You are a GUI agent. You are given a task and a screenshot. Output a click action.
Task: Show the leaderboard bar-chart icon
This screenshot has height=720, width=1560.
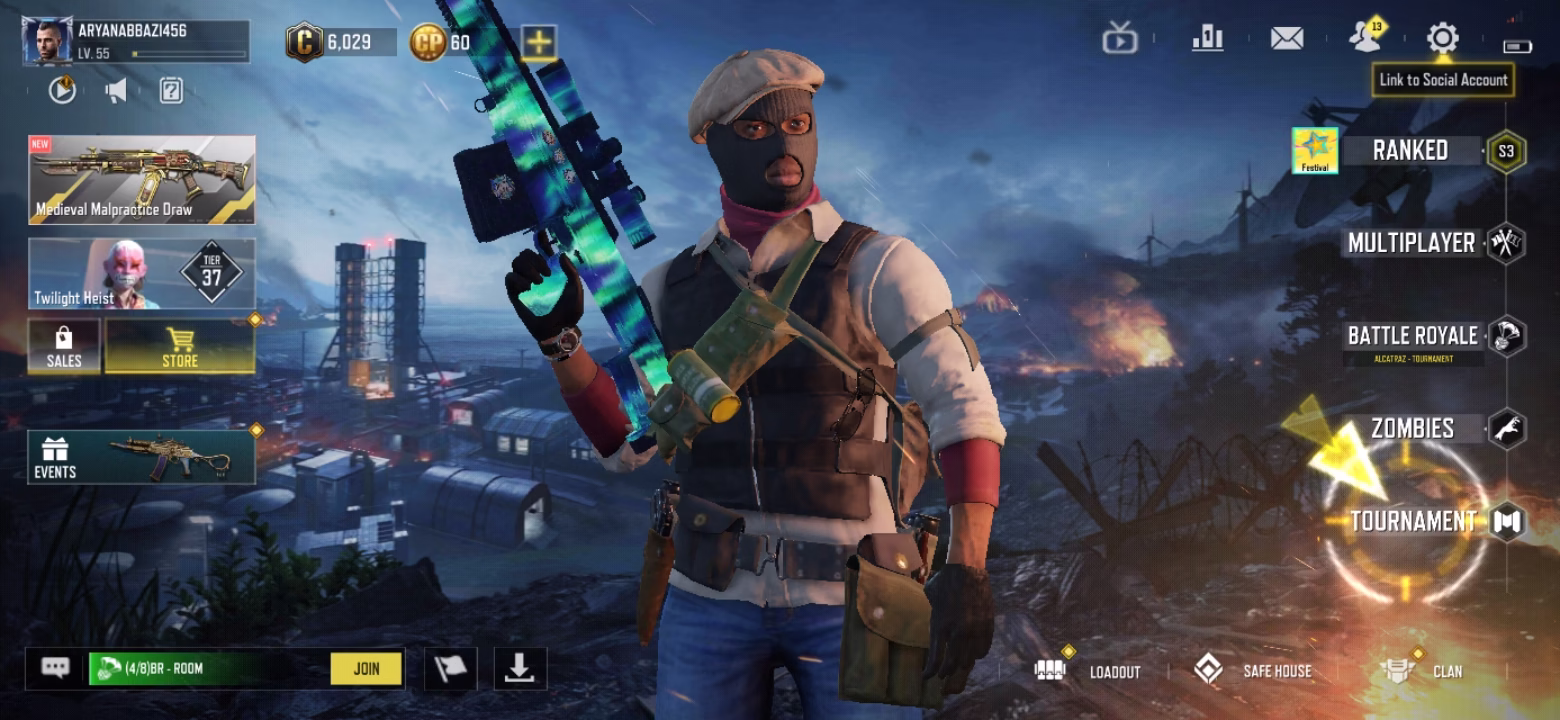[x=1208, y=39]
